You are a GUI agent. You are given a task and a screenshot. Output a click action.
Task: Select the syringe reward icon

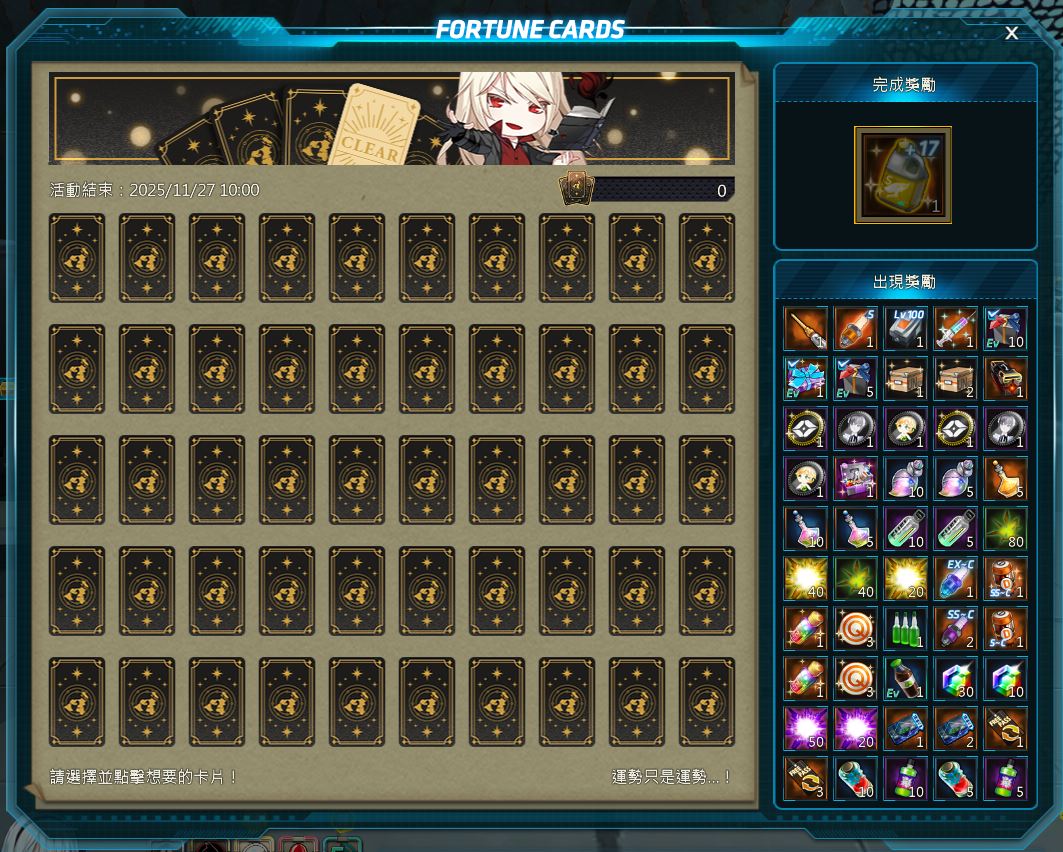coord(955,328)
